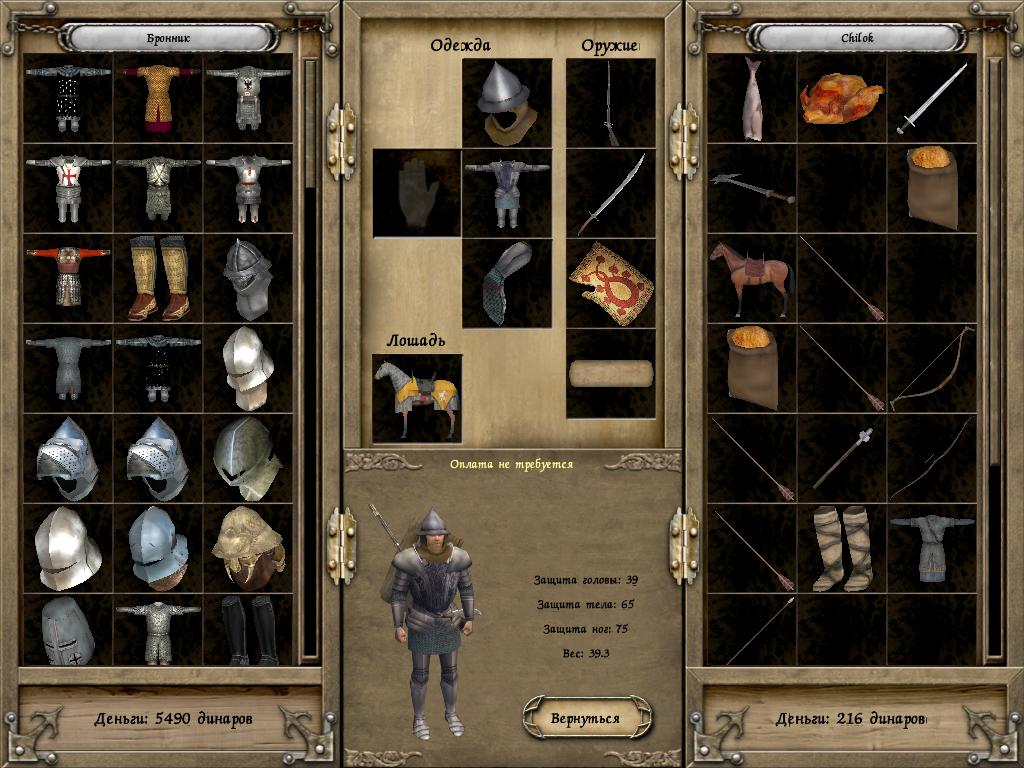Choose the equipped yellow-red shield slot
Viewport: 1024px width, 768px height.
pyautogui.click(x=611, y=283)
